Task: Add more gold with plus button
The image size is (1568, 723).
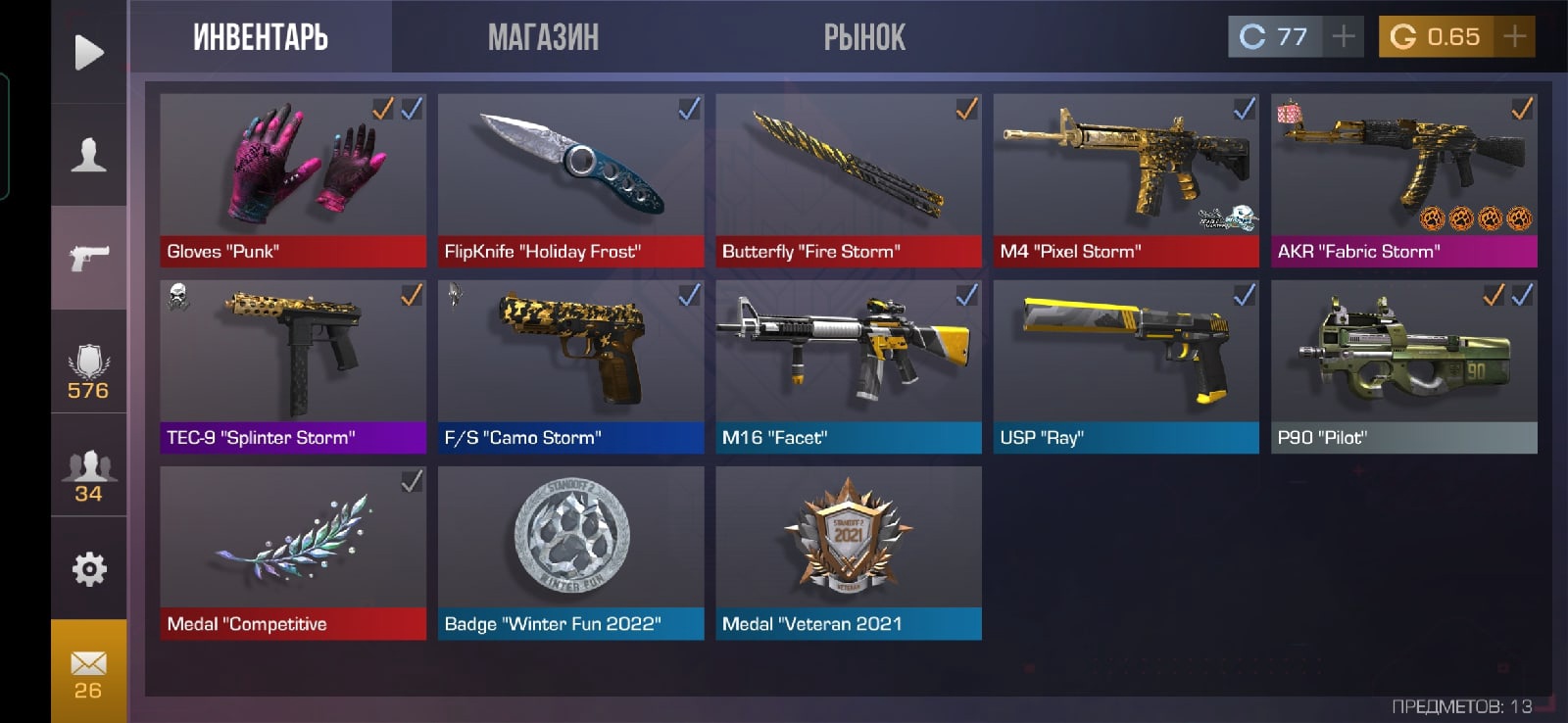Action: [1514, 37]
